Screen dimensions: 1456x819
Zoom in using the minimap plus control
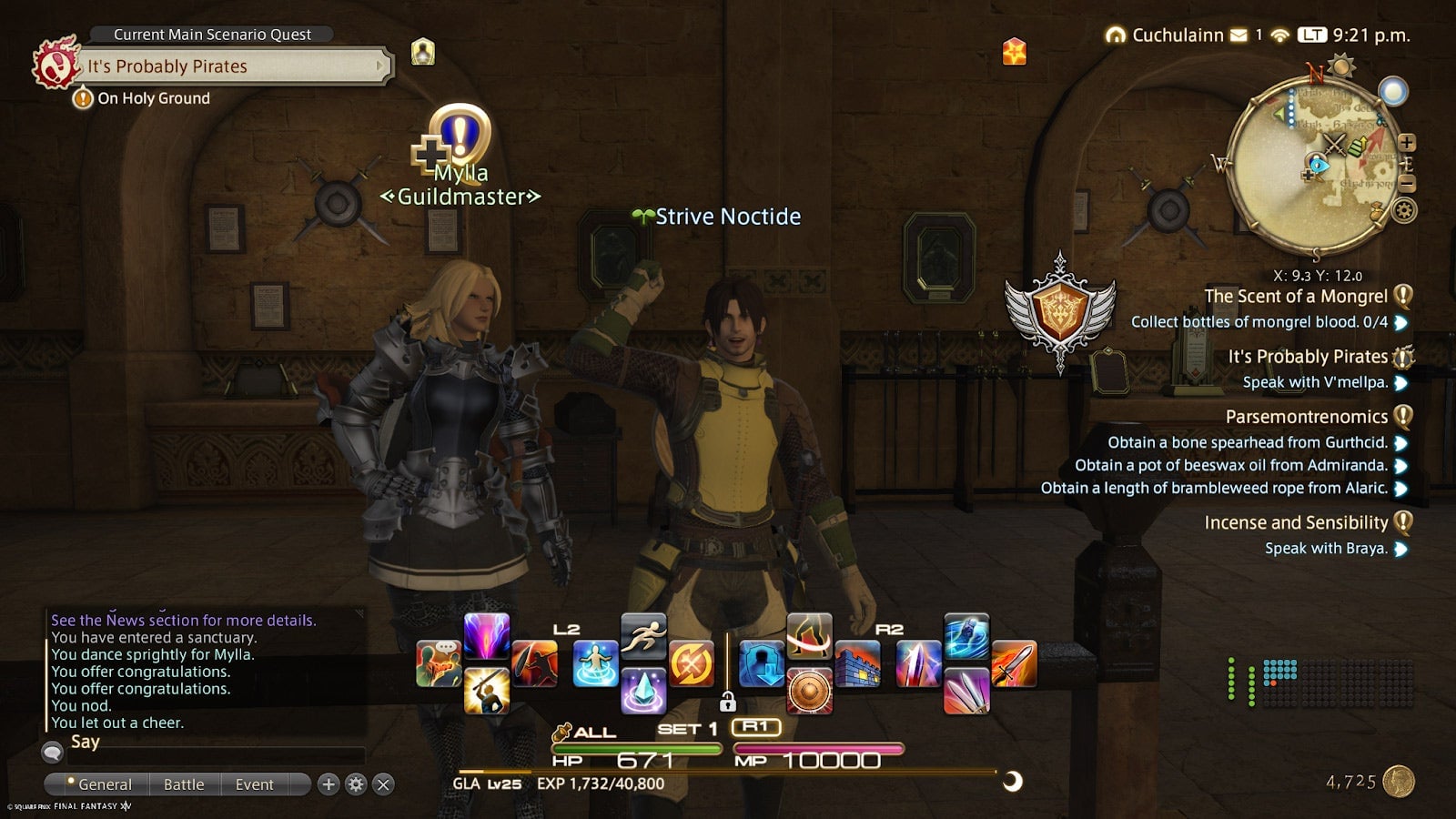coord(1410,144)
